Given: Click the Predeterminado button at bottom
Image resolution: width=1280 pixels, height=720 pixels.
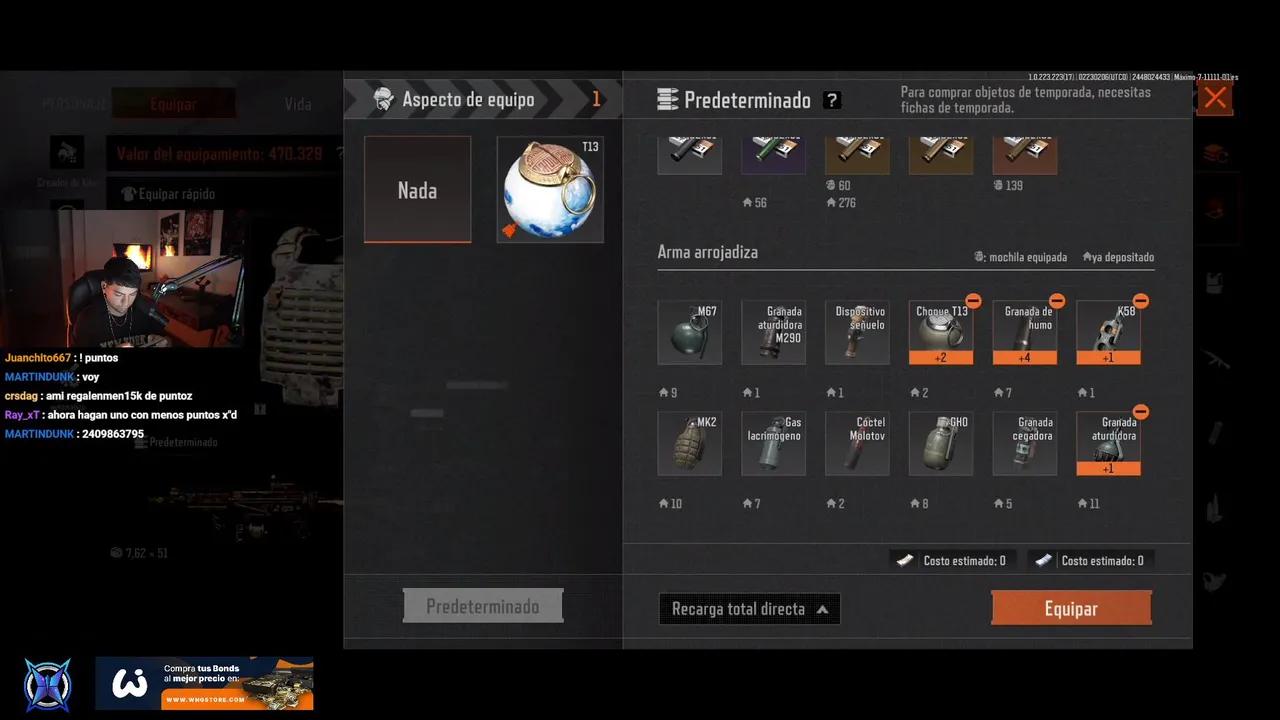Looking at the screenshot, I should click(x=483, y=605).
